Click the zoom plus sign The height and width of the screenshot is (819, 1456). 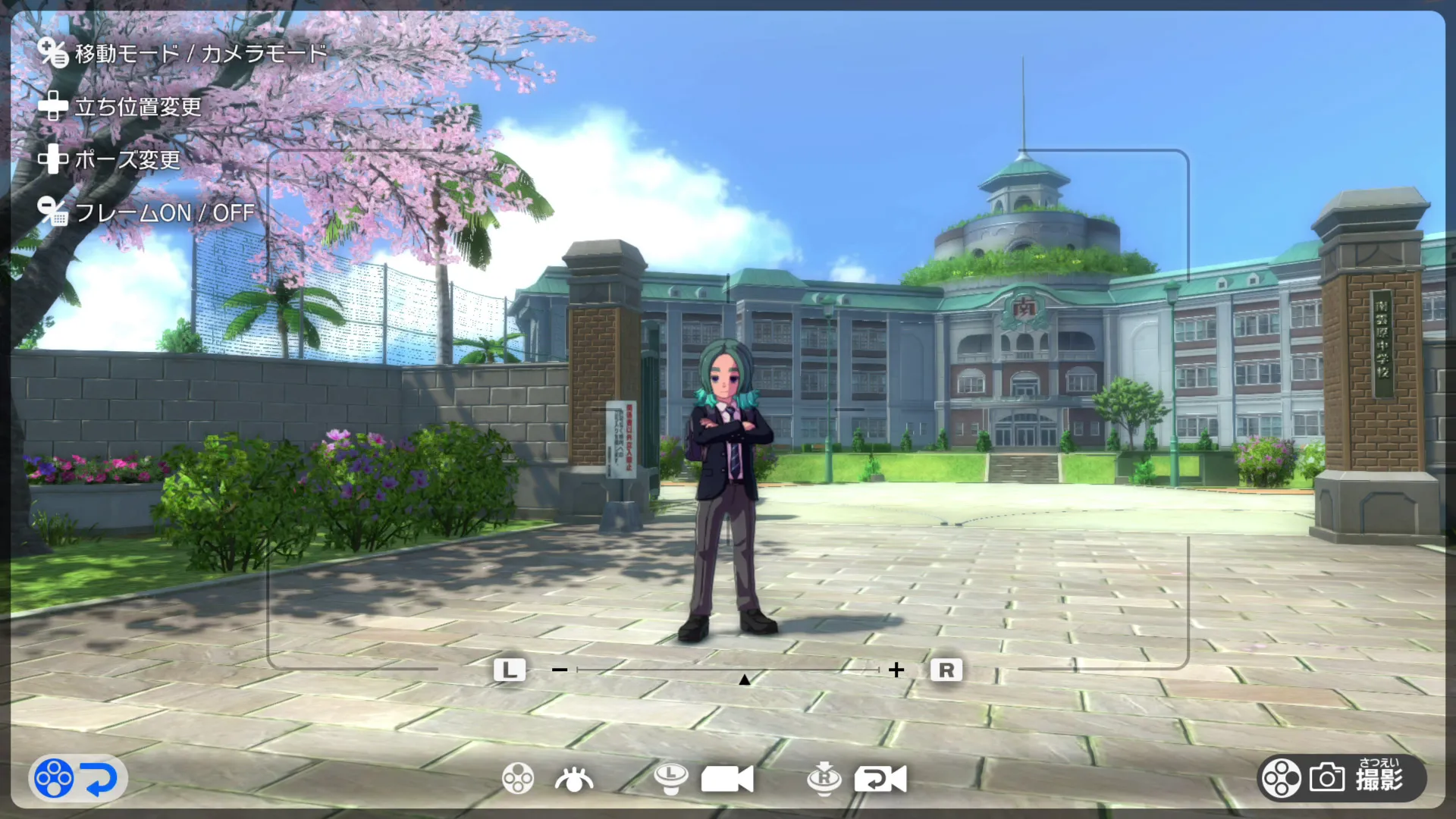coord(896,670)
